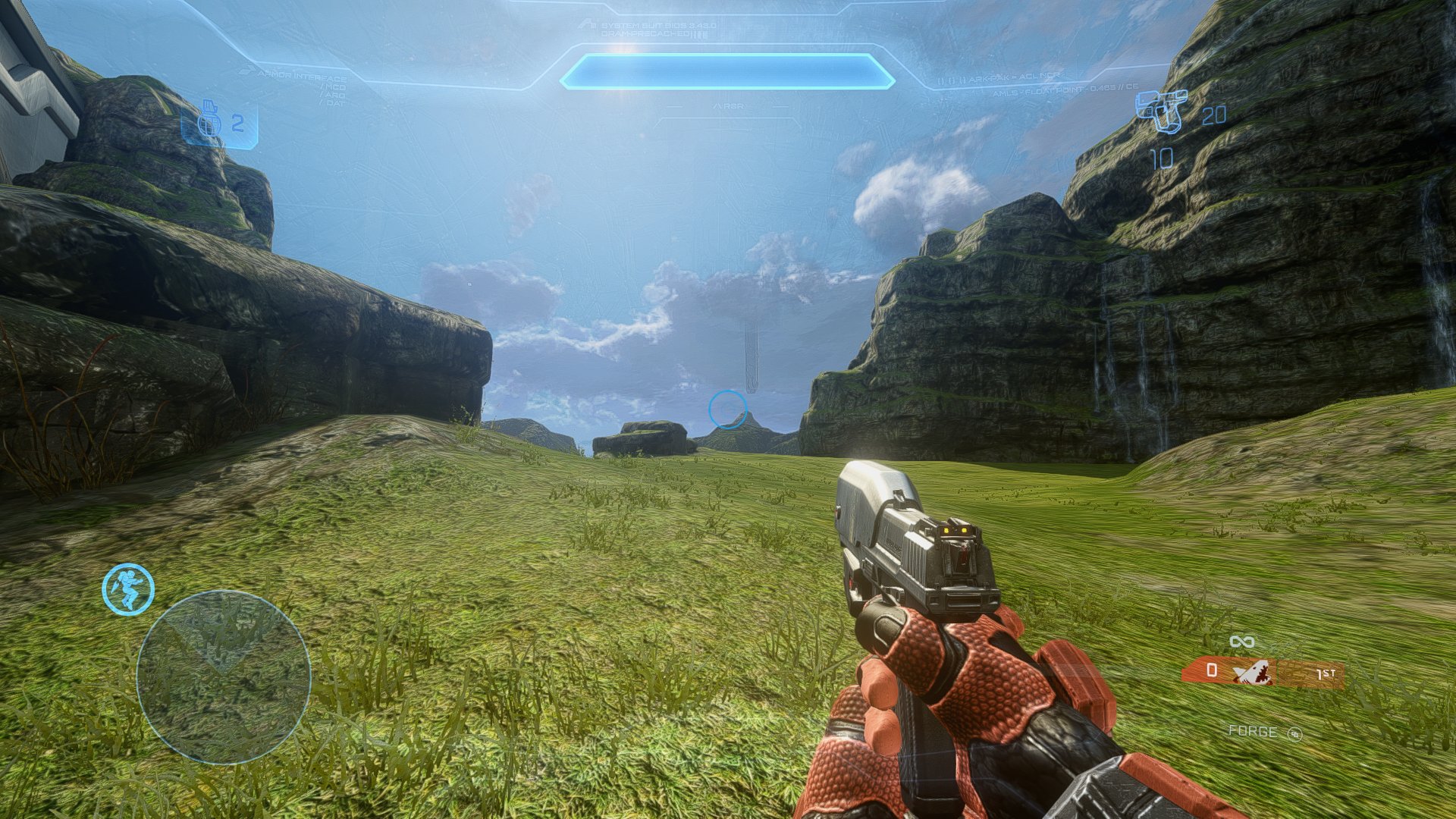Select the frag grenade icon
The width and height of the screenshot is (1456, 819).
(x=209, y=120)
